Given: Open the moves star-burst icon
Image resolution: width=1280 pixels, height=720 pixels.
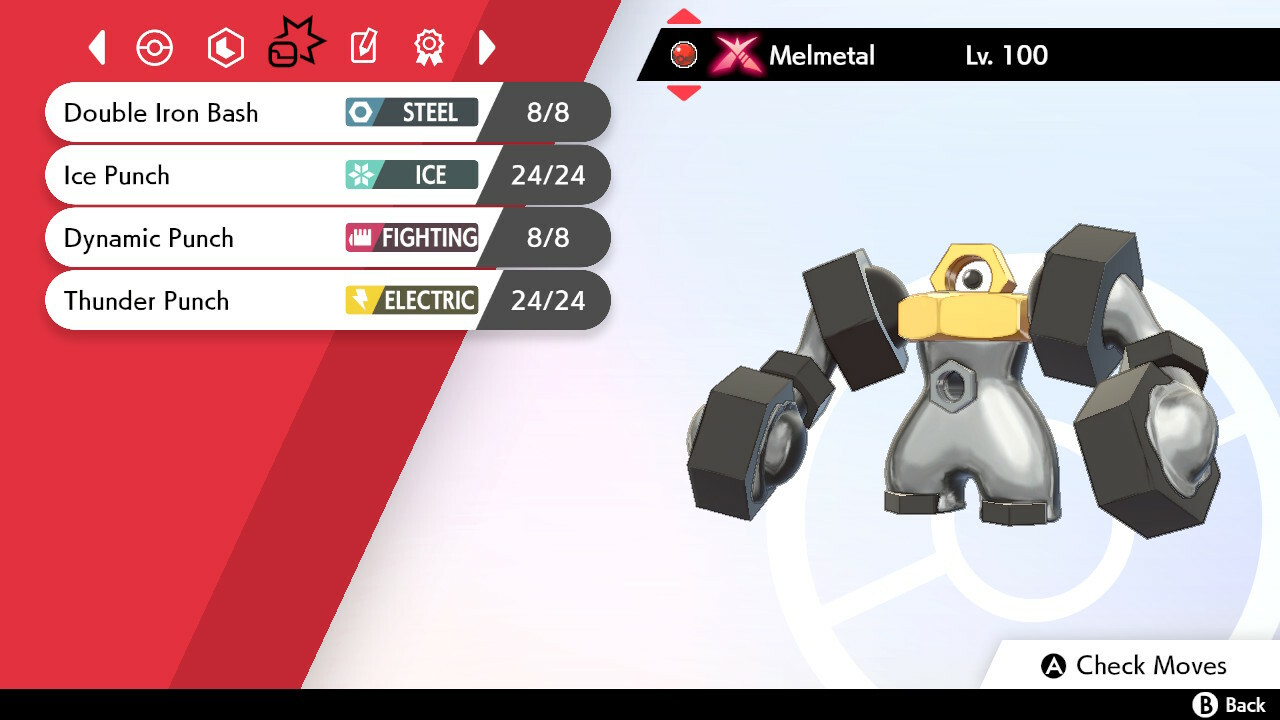Looking at the screenshot, I should (293, 45).
